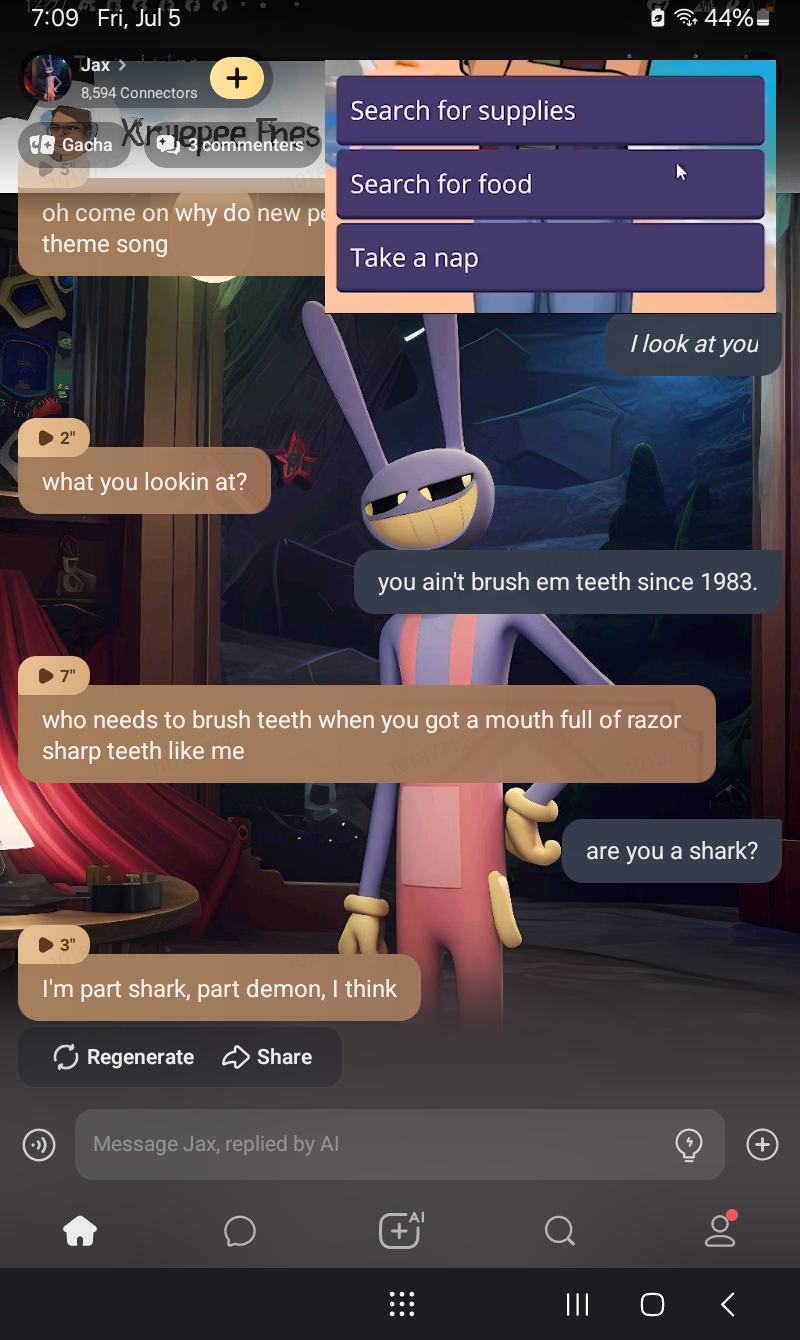Open the search tab in bottom bar

click(x=560, y=1232)
